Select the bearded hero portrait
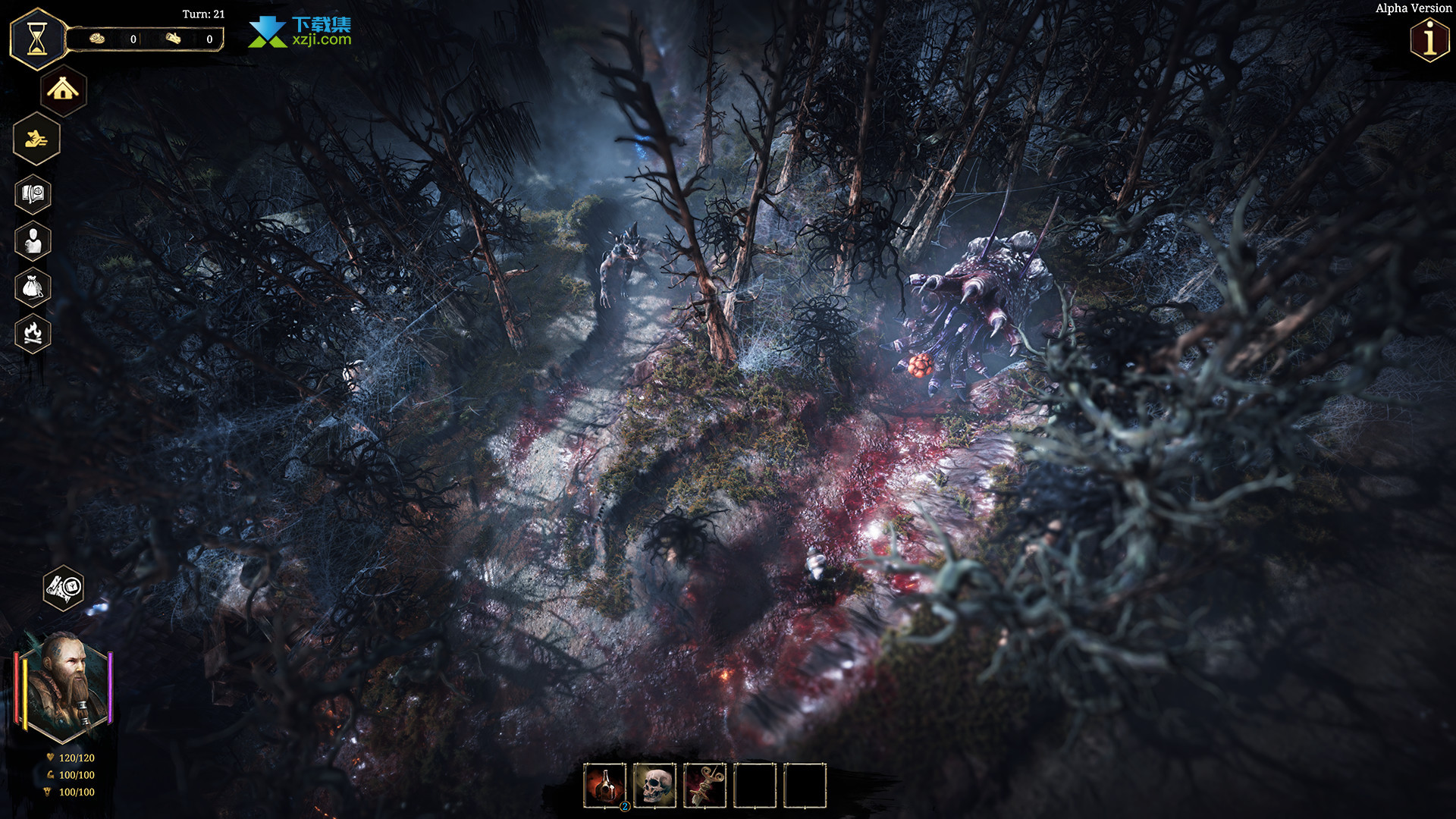The width and height of the screenshot is (1456, 819). (x=64, y=687)
